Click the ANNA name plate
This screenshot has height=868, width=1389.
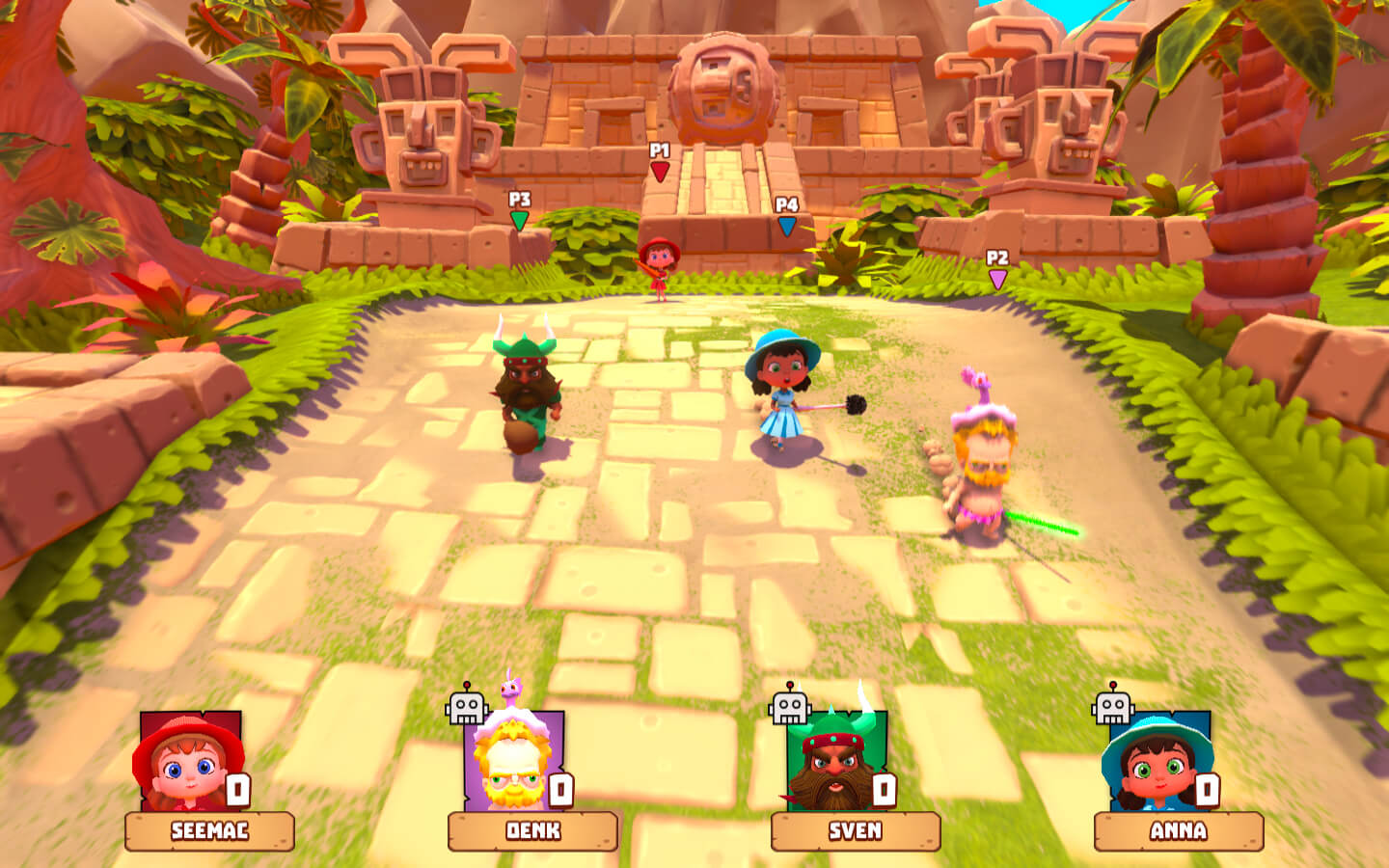pyautogui.click(x=1179, y=831)
